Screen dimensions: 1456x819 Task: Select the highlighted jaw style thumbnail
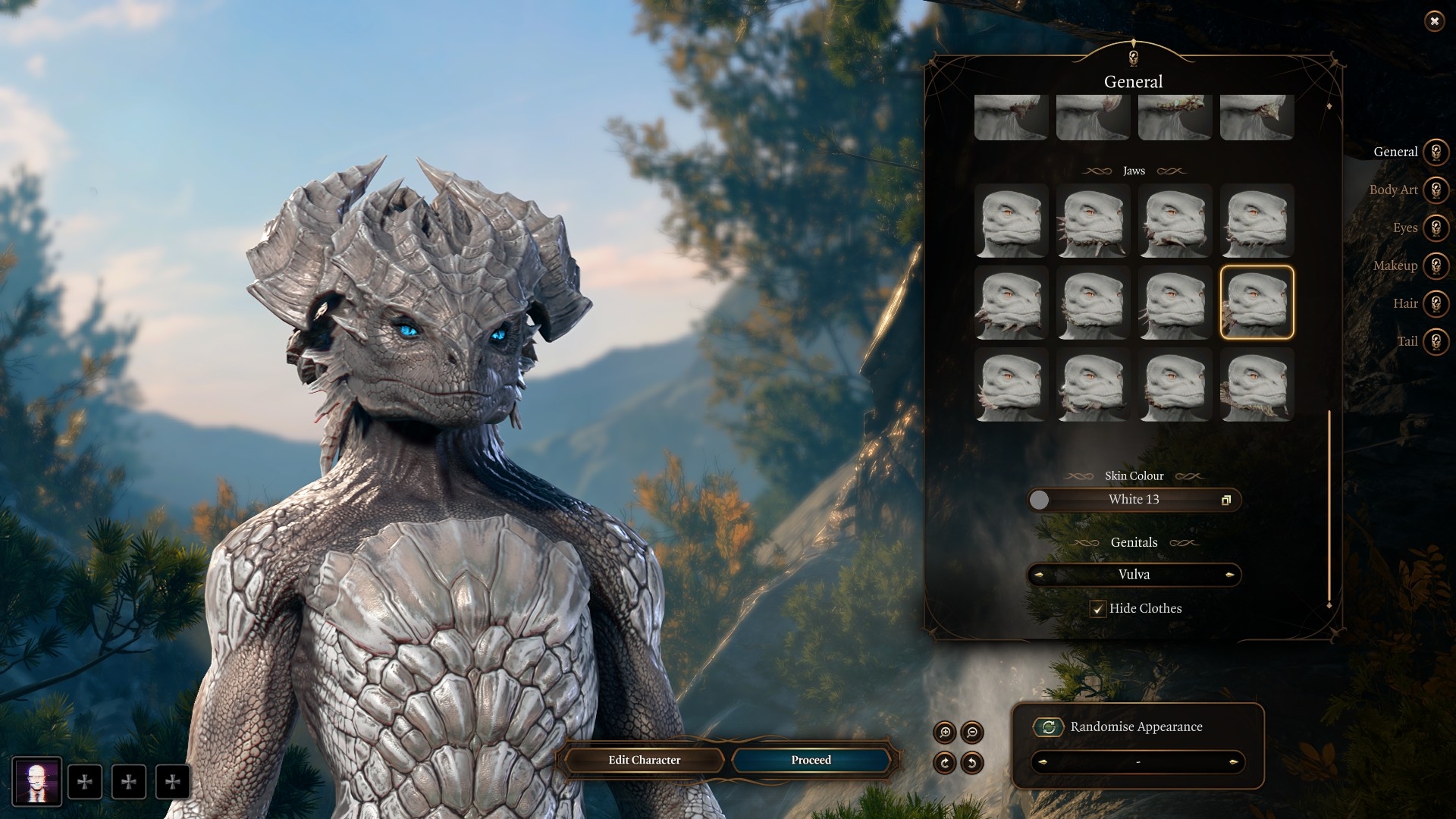pyautogui.click(x=1257, y=303)
